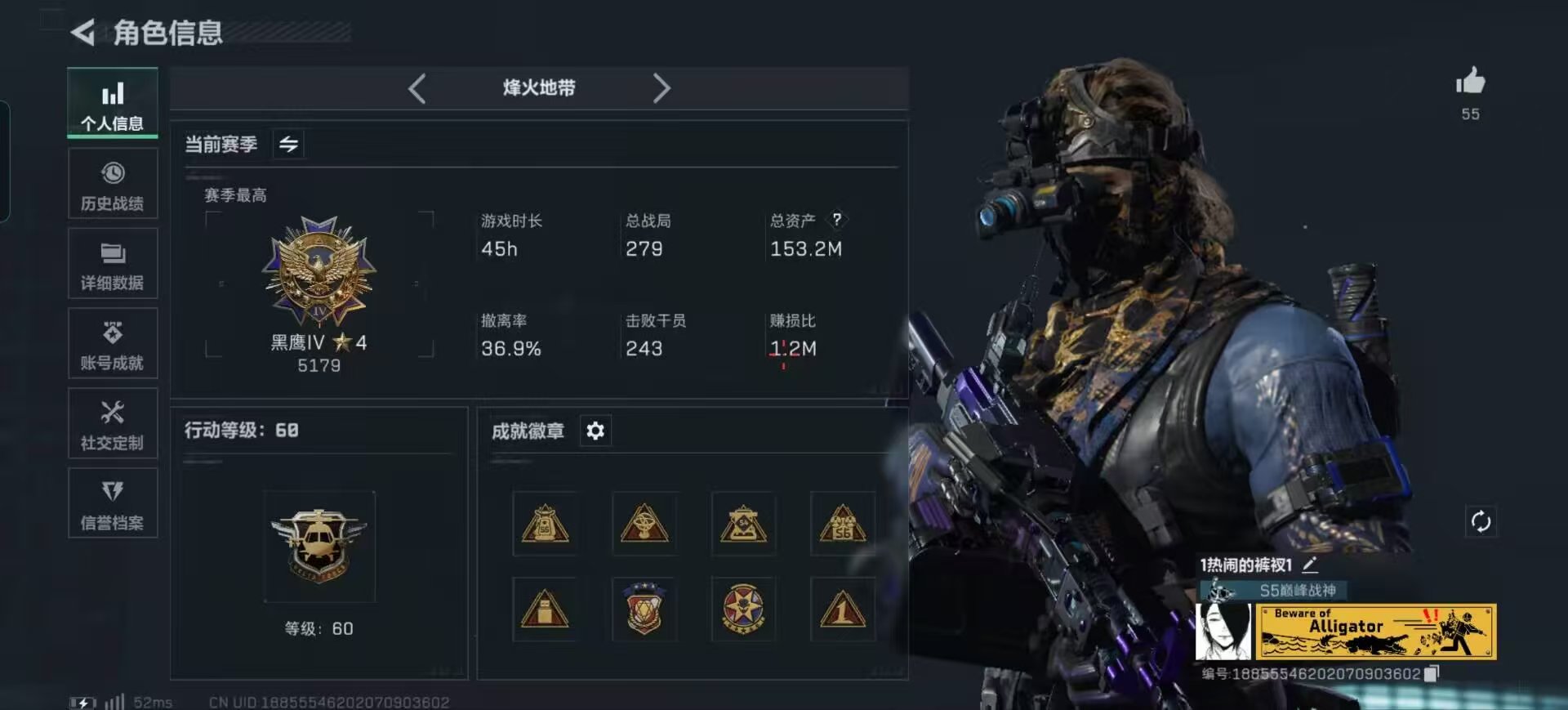Give a thumbs up like to this player
Viewport: 1568px width, 710px height.
coord(1470,82)
